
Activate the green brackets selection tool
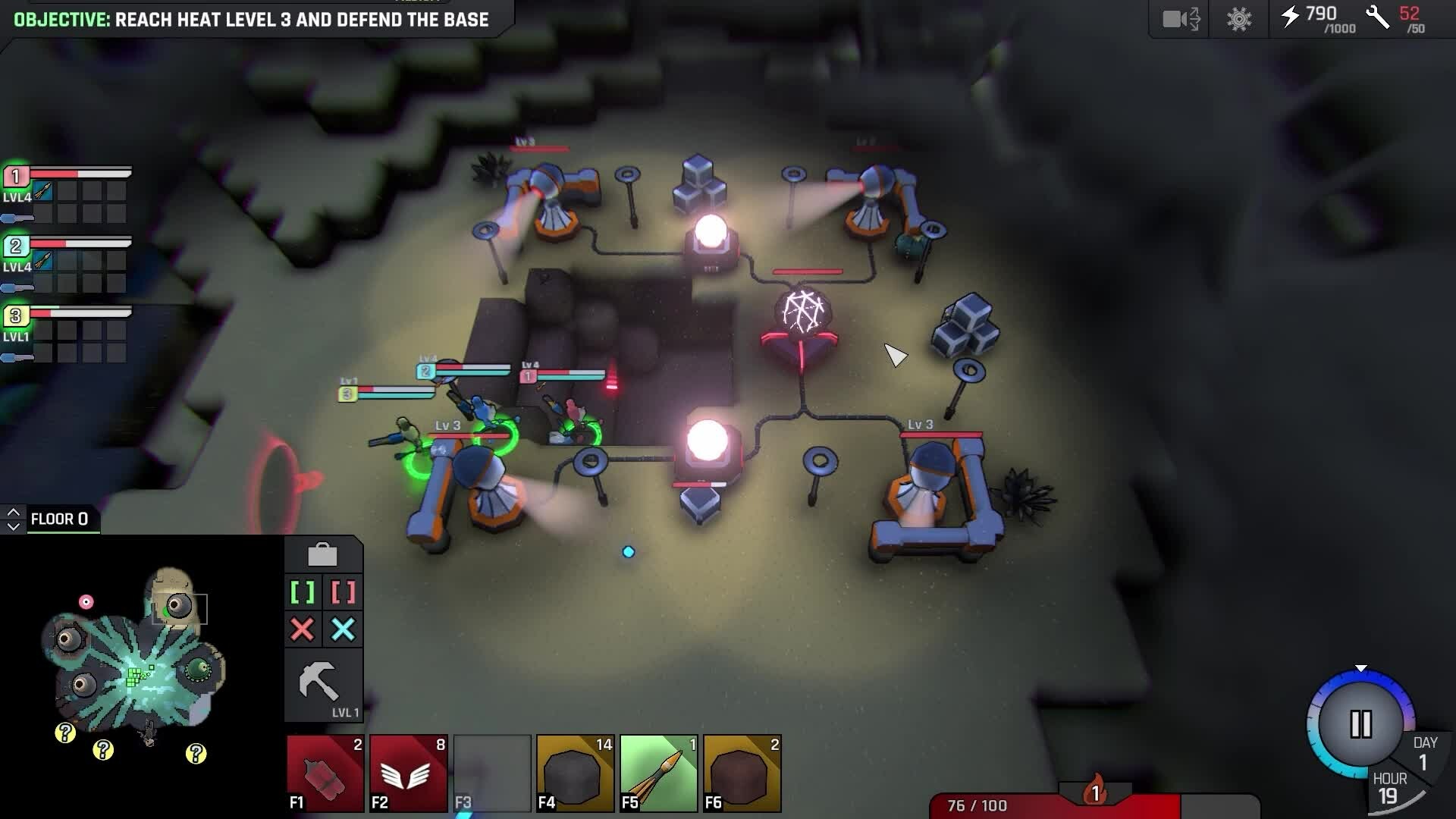coord(303,592)
